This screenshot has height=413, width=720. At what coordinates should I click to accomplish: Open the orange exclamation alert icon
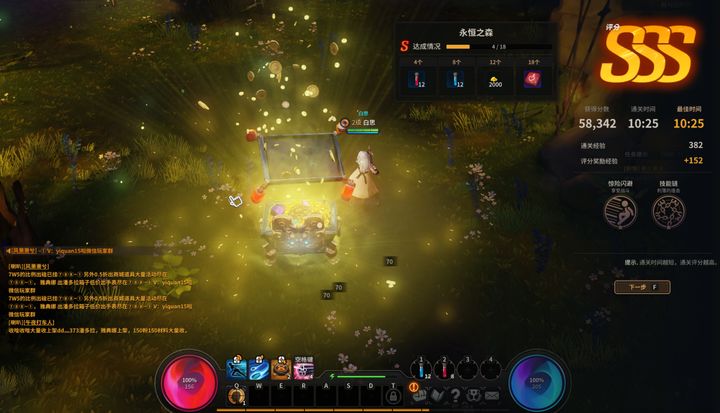[413, 386]
